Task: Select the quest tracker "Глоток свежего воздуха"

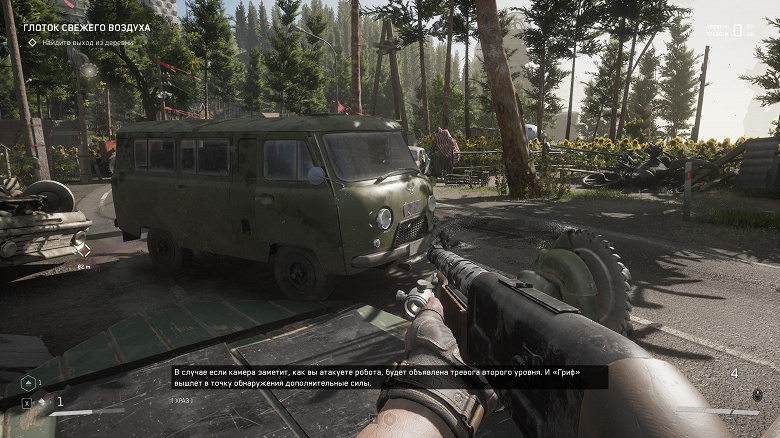Action: point(86,28)
